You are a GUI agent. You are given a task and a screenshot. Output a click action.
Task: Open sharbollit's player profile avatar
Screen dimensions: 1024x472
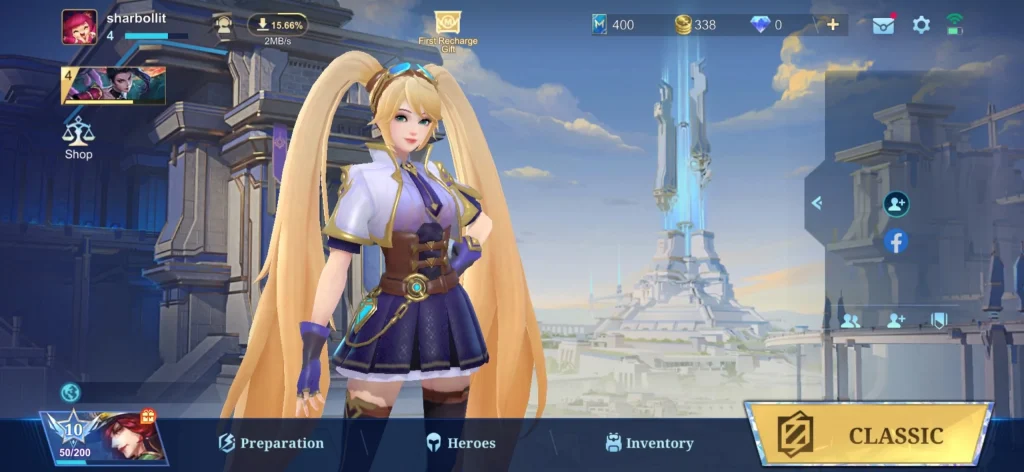(79, 26)
